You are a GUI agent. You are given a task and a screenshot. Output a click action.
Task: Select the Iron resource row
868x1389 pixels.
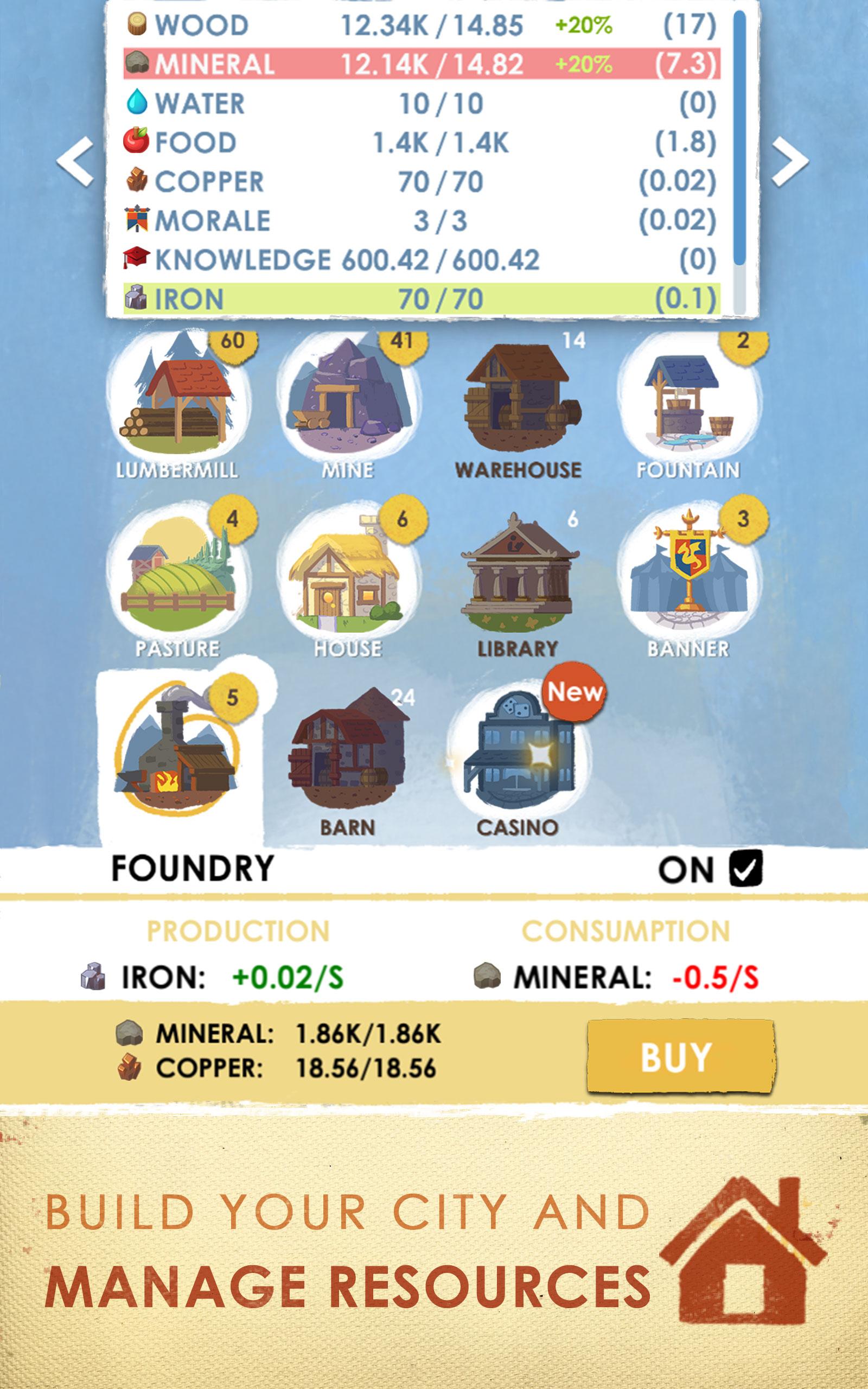[x=402, y=297]
